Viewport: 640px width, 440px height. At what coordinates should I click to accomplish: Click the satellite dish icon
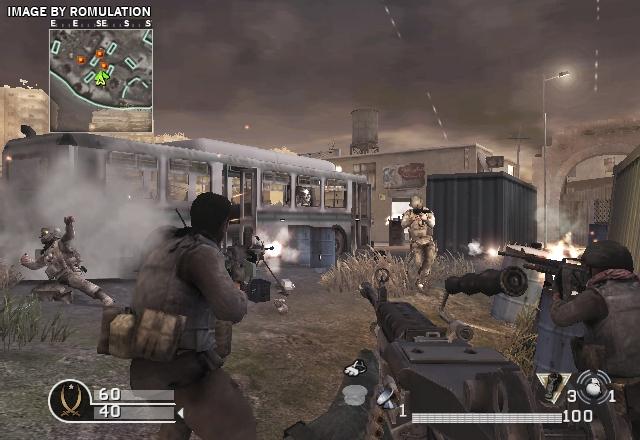[385, 399]
